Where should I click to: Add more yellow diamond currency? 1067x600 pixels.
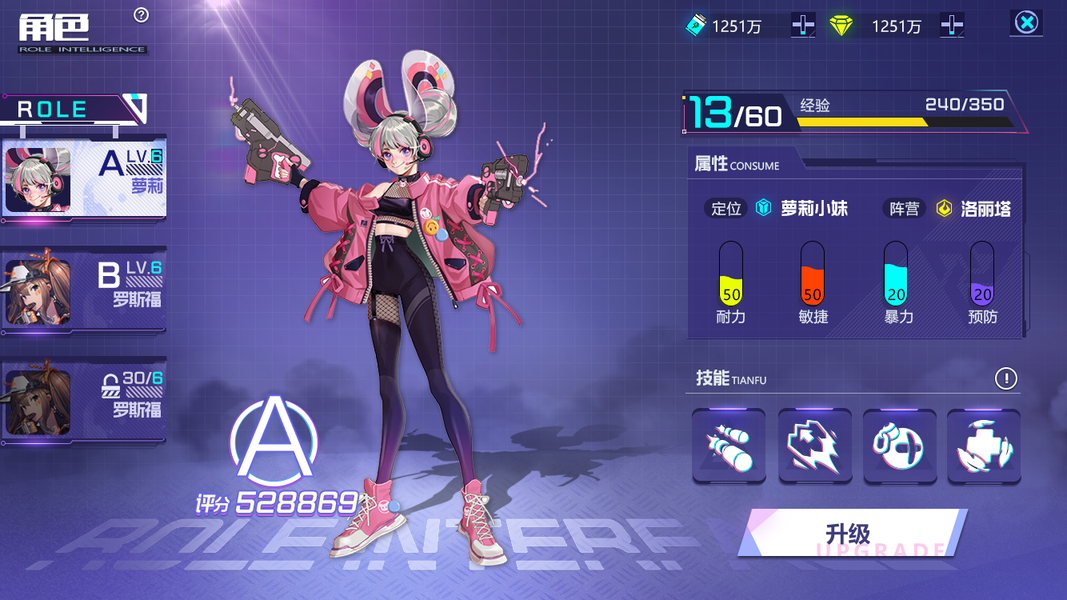(x=951, y=25)
